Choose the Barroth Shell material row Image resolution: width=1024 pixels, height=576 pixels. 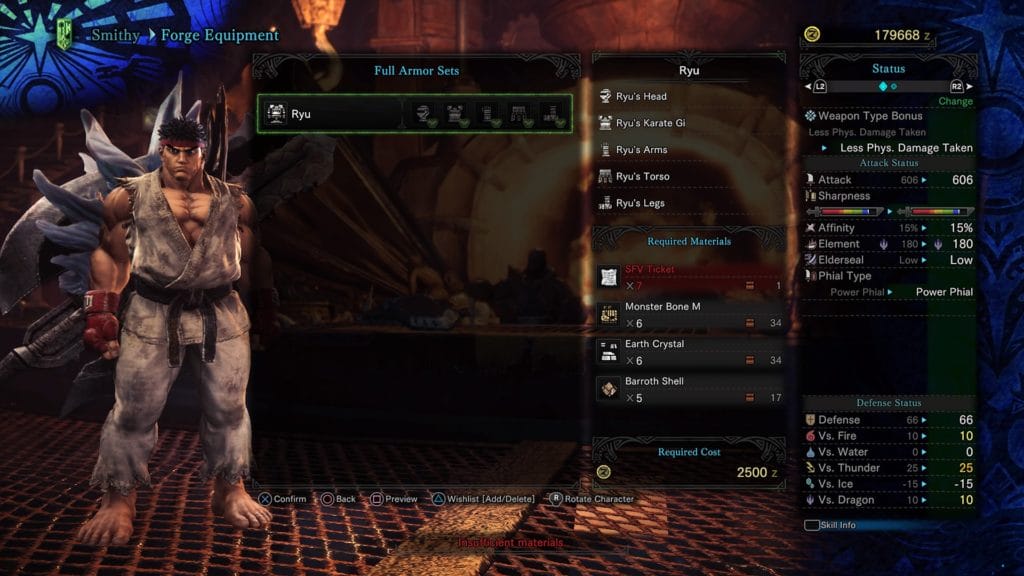(688, 388)
